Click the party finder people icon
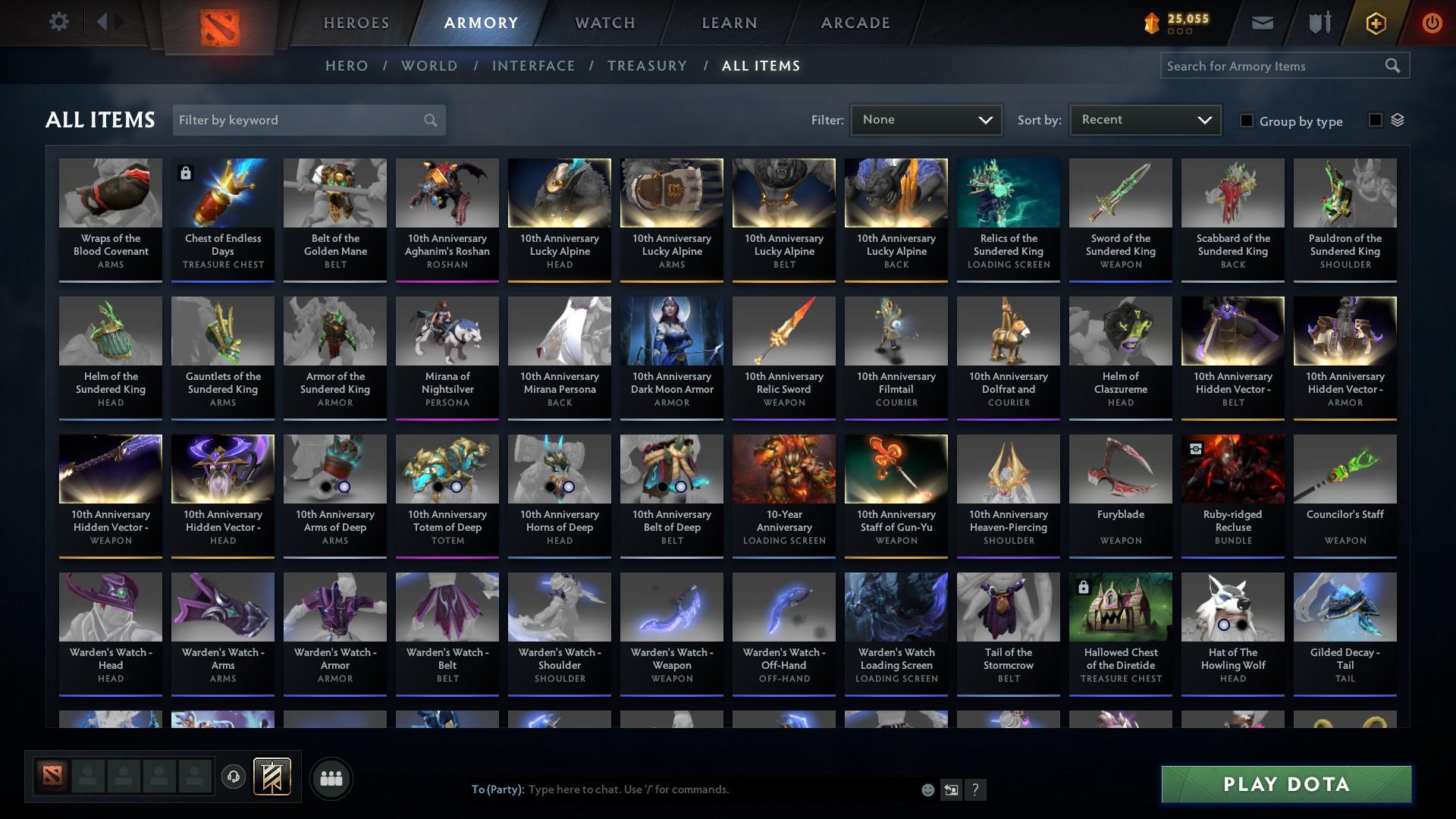1456x819 pixels. [x=331, y=778]
